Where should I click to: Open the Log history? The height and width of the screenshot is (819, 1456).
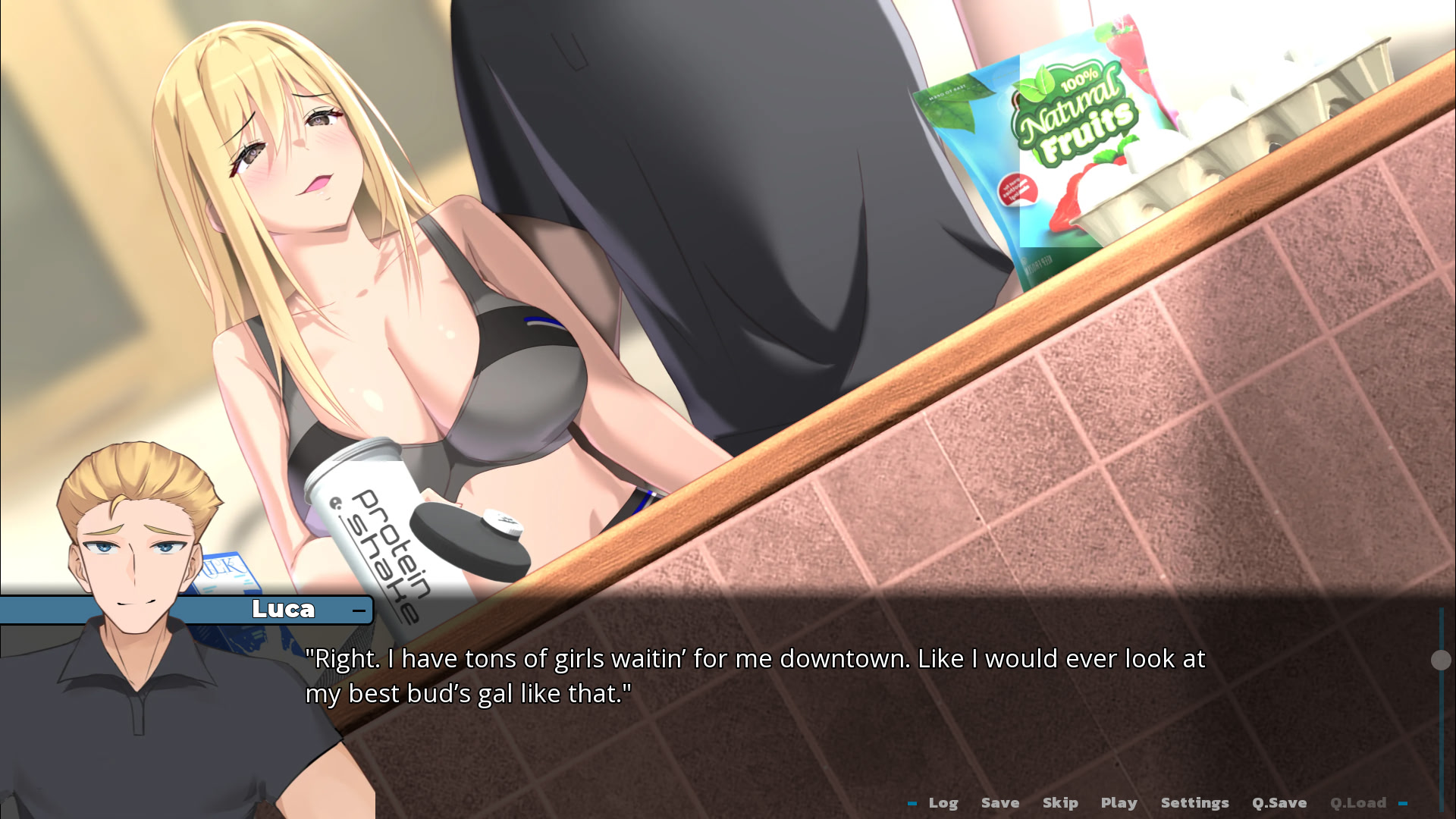943,802
